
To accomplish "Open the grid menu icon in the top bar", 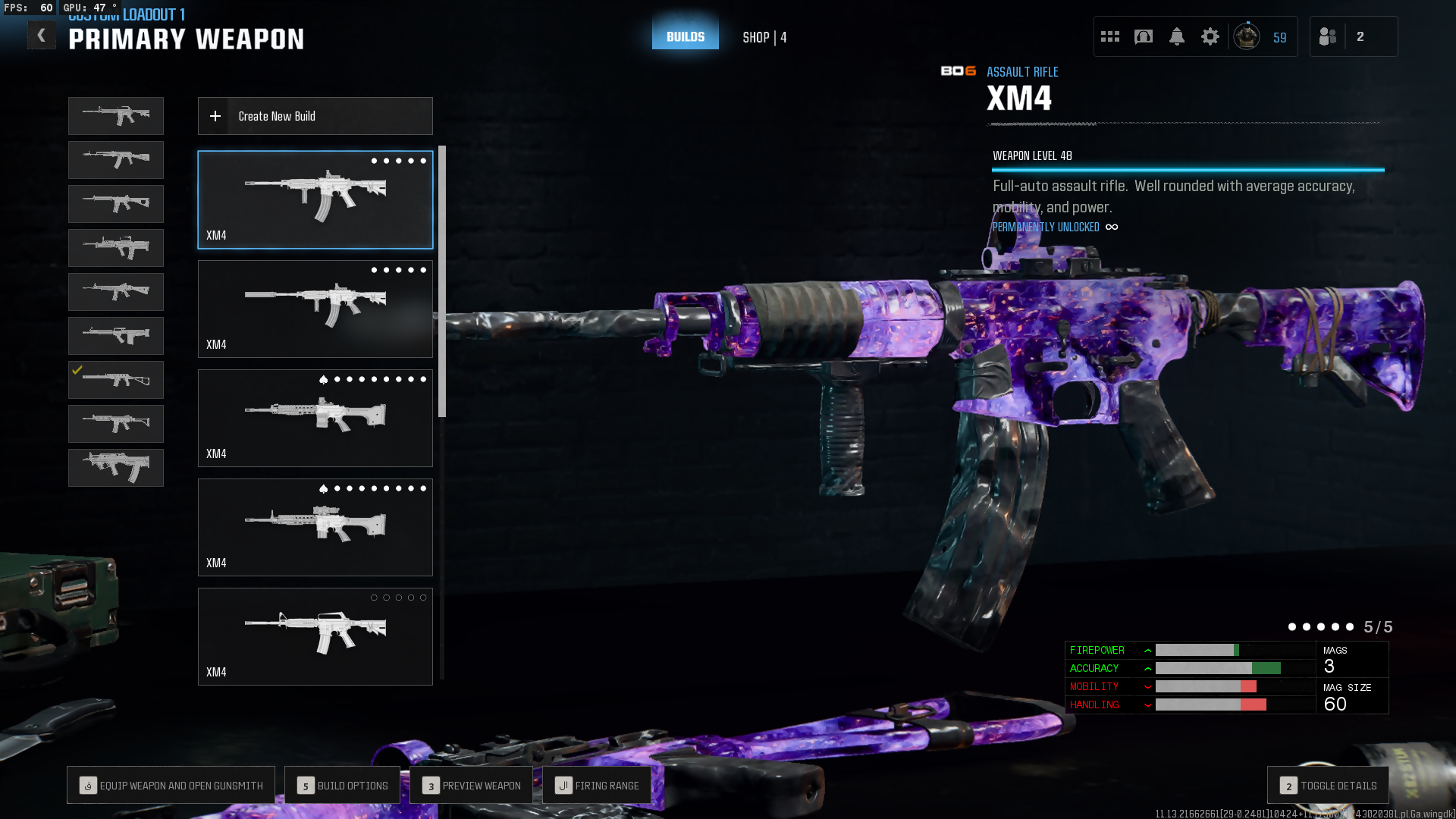I will tap(1110, 36).
